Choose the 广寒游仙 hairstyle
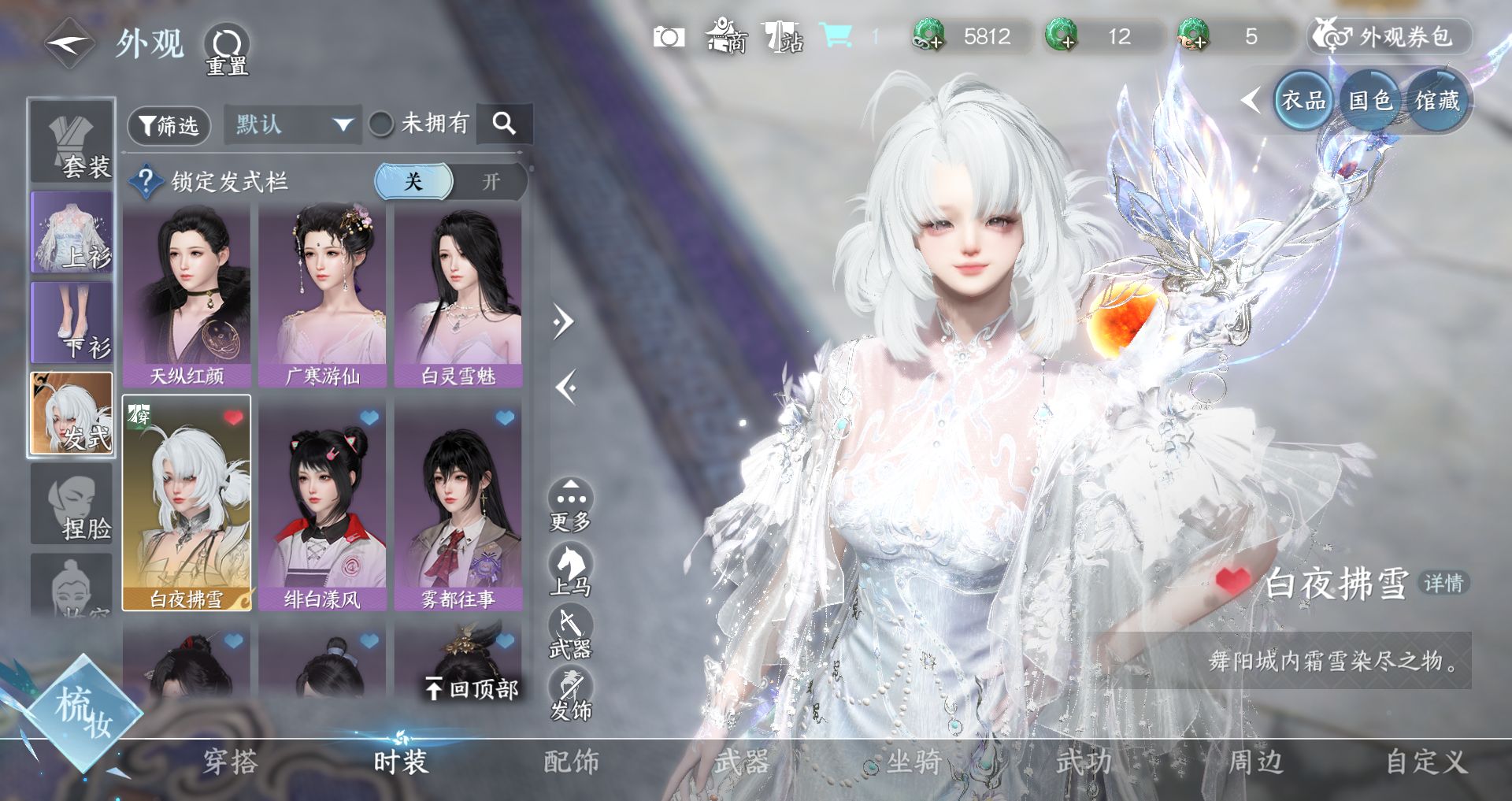 pos(322,295)
